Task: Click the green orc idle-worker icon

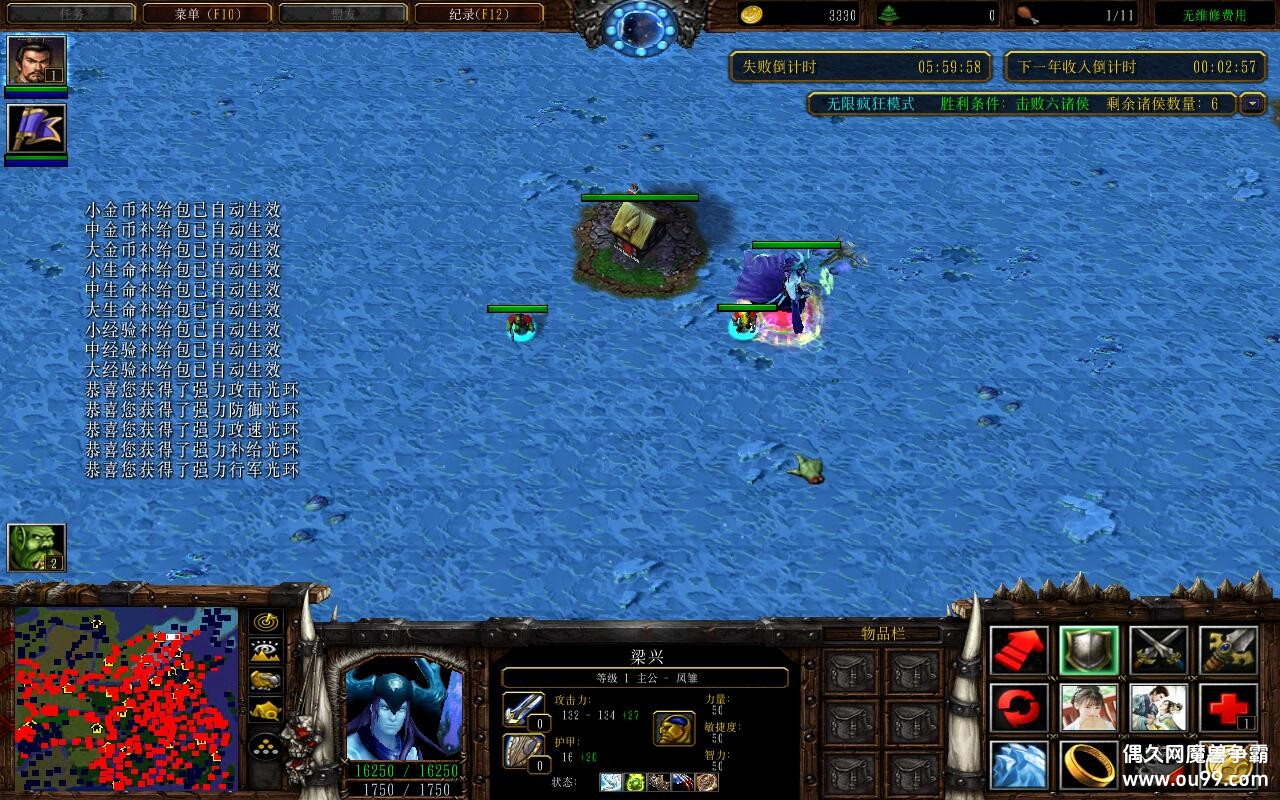Action: tap(36, 547)
